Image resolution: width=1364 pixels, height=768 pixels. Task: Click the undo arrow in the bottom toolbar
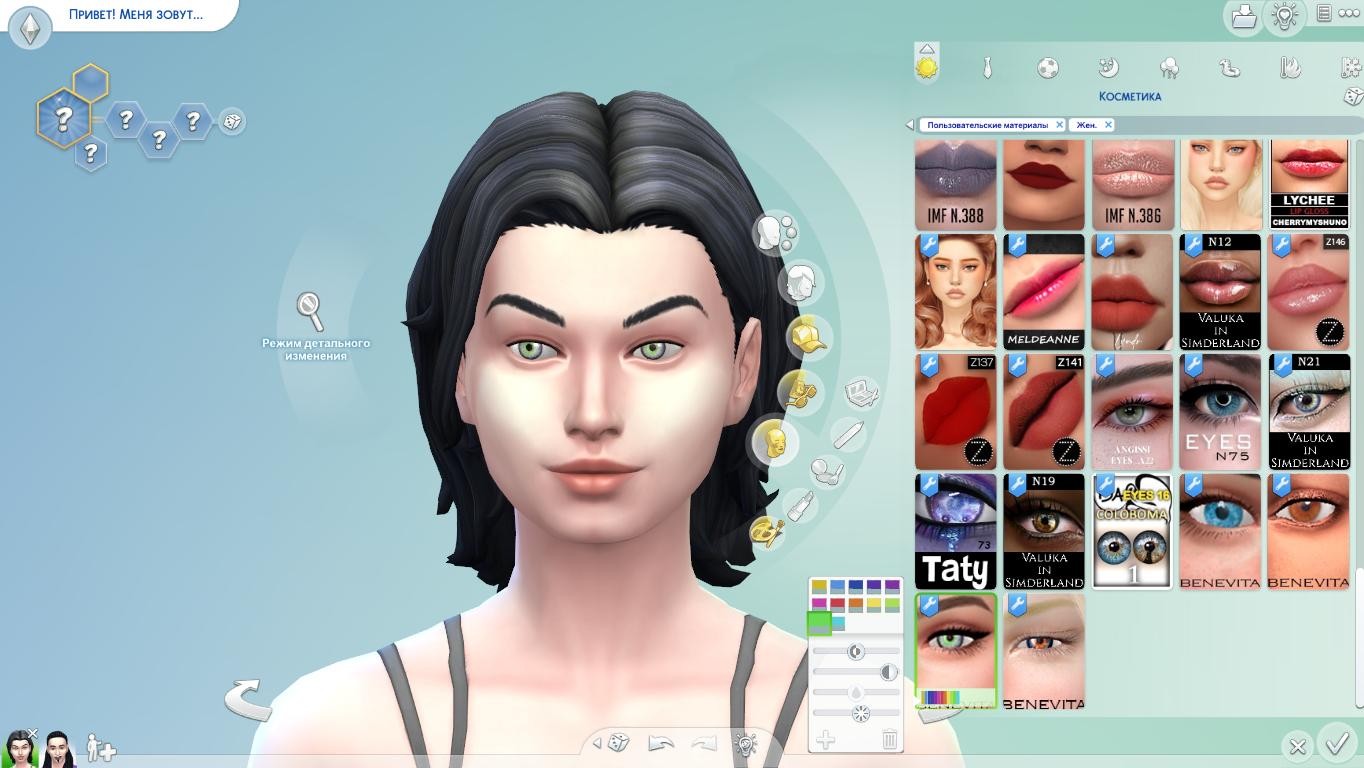coord(661,743)
